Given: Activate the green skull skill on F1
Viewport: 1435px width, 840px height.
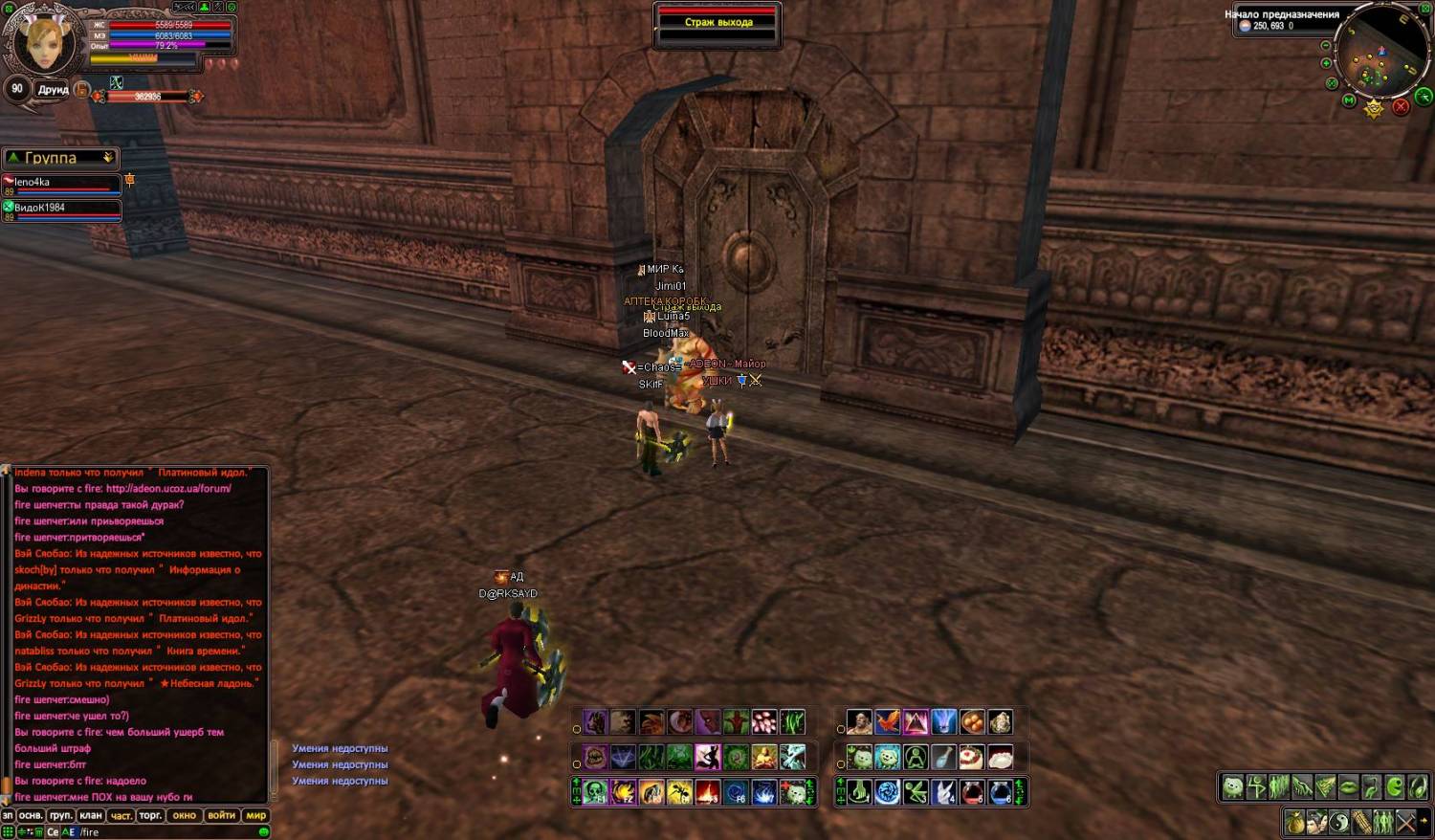Looking at the screenshot, I should pyautogui.click(x=596, y=792).
